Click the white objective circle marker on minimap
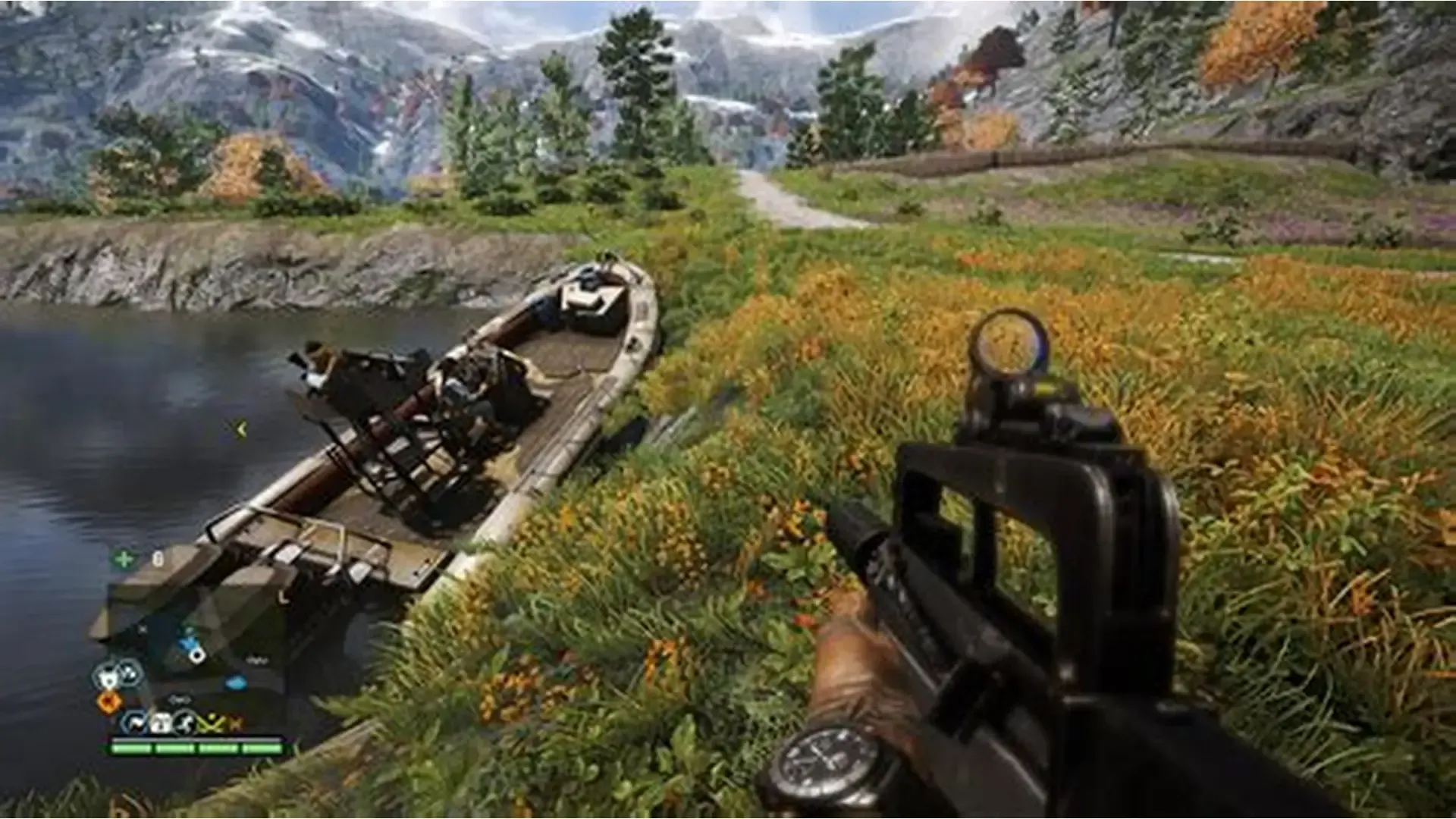1456x819 pixels. coord(197,655)
